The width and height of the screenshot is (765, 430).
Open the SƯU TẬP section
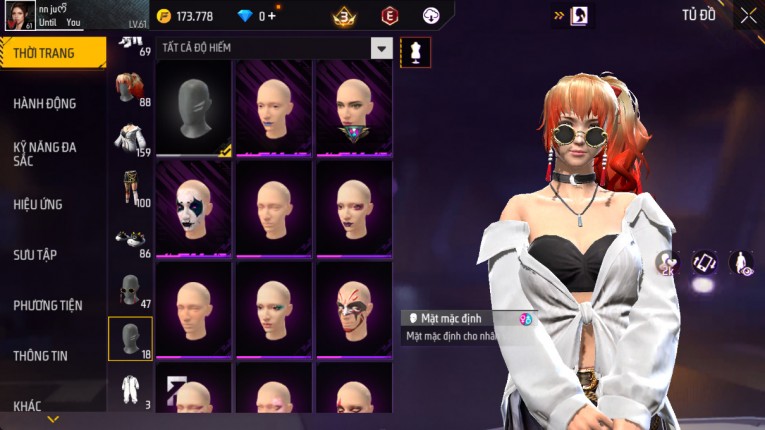pos(35,255)
